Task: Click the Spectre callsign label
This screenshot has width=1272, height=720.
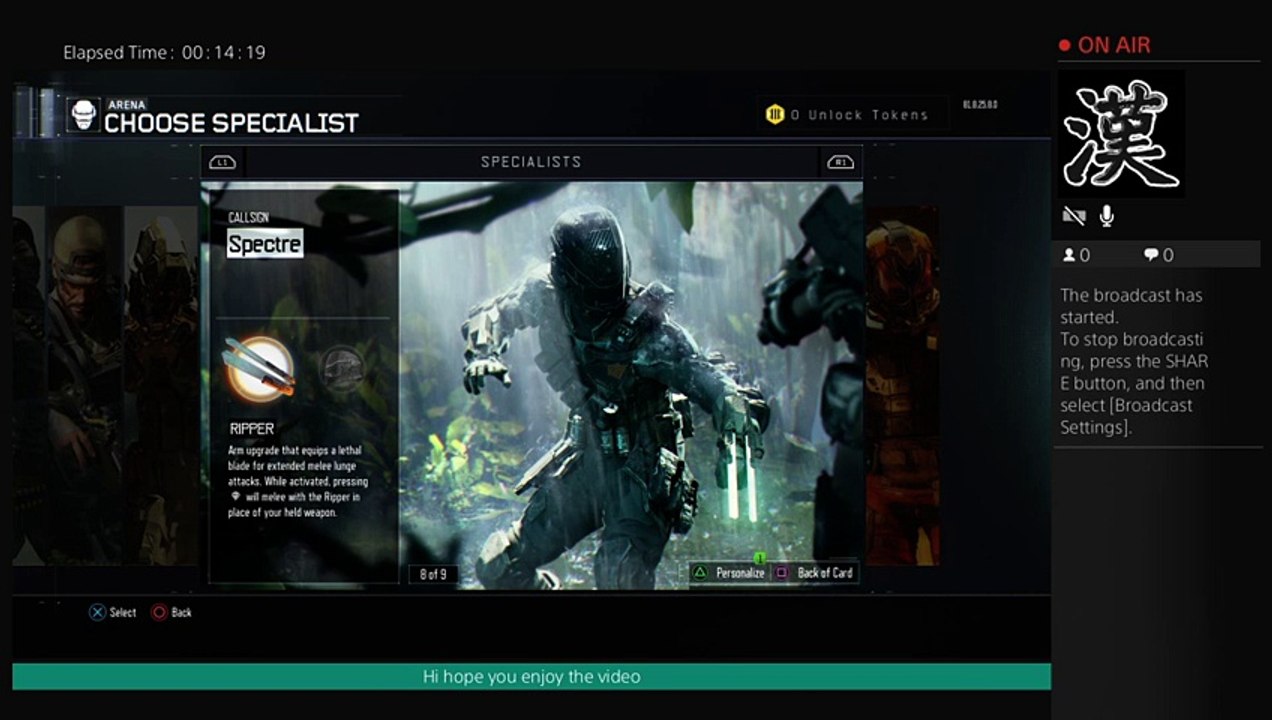Action: click(264, 243)
